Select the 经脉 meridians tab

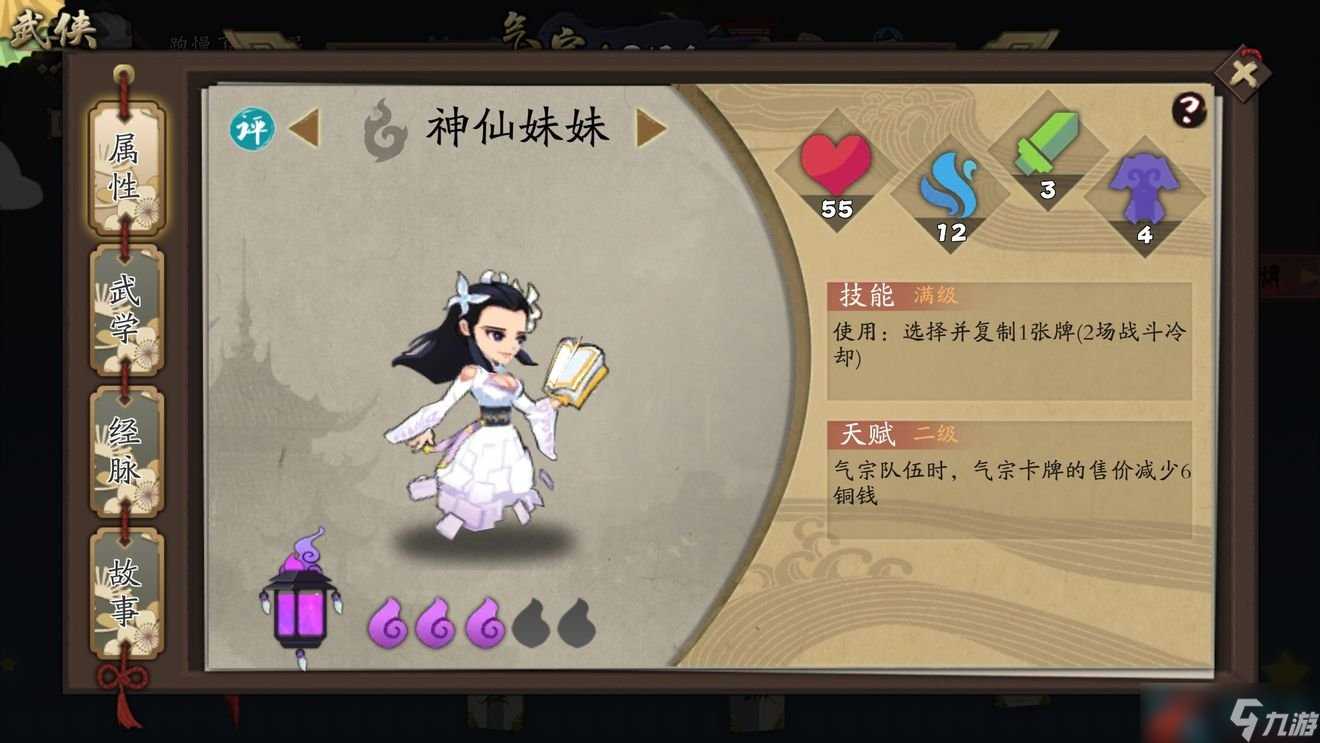pos(125,452)
